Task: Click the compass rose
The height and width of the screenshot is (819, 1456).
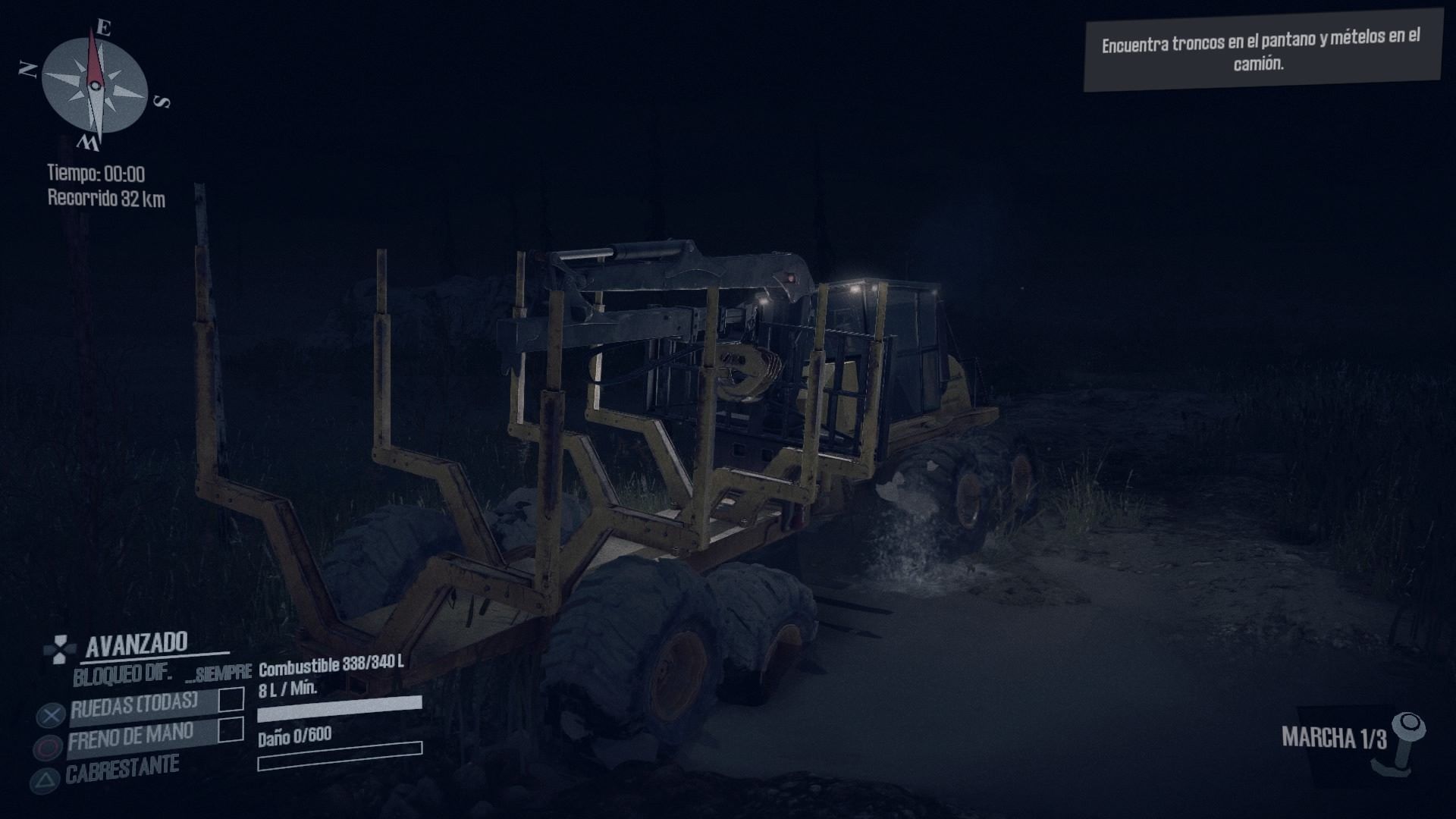Action: click(94, 85)
